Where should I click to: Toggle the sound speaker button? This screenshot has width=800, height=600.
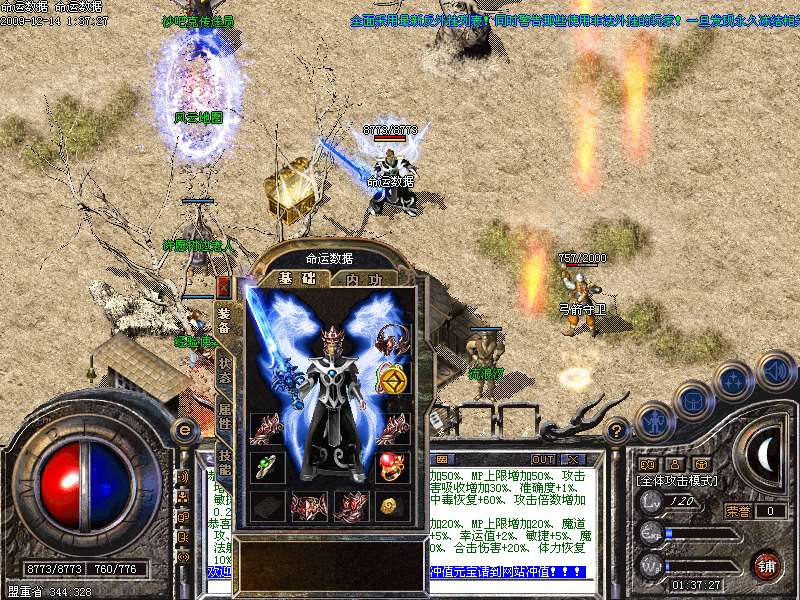point(776,370)
